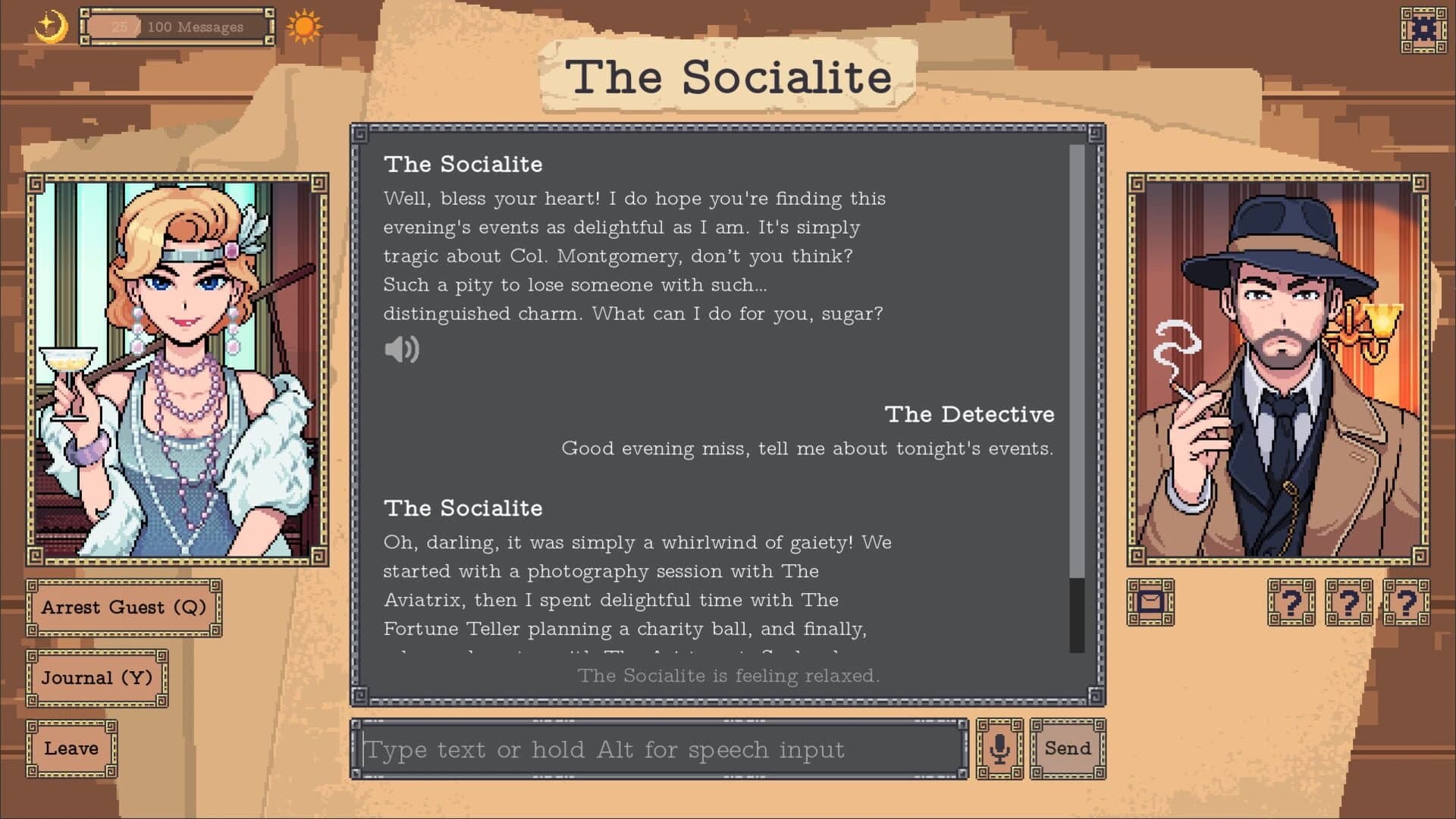Click The Socialite title banner
The height and width of the screenshot is (819, 1456).
tap(729, 76)
